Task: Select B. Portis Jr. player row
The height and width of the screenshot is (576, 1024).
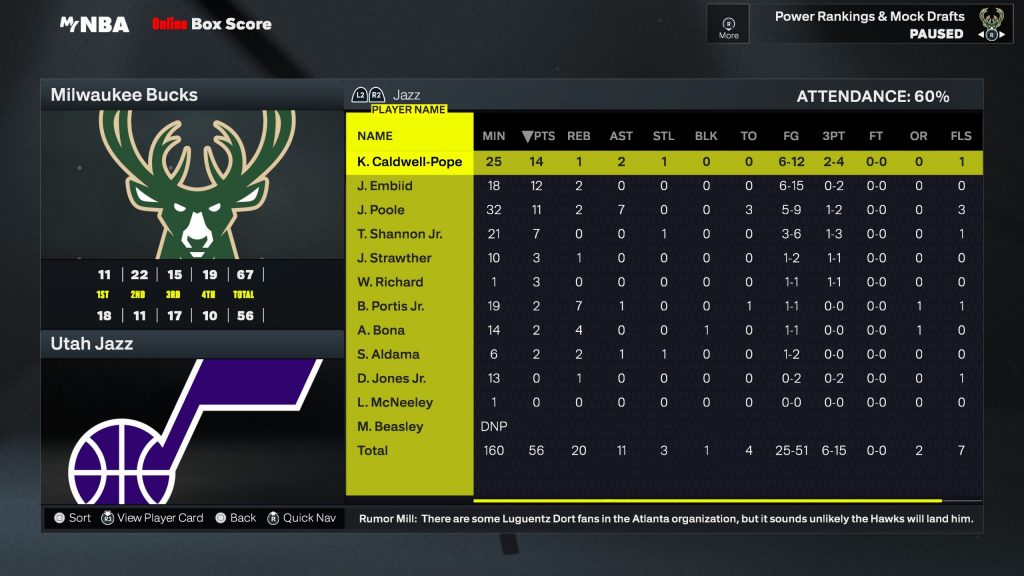Action: (x=391, y=306)
